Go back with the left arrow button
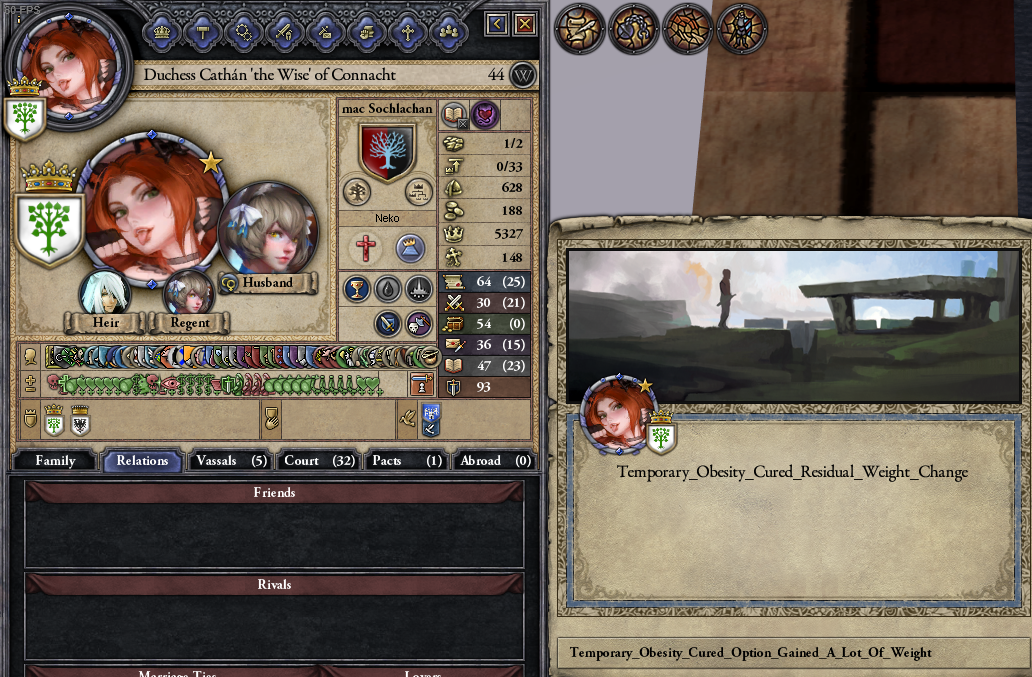 (497, 24)
